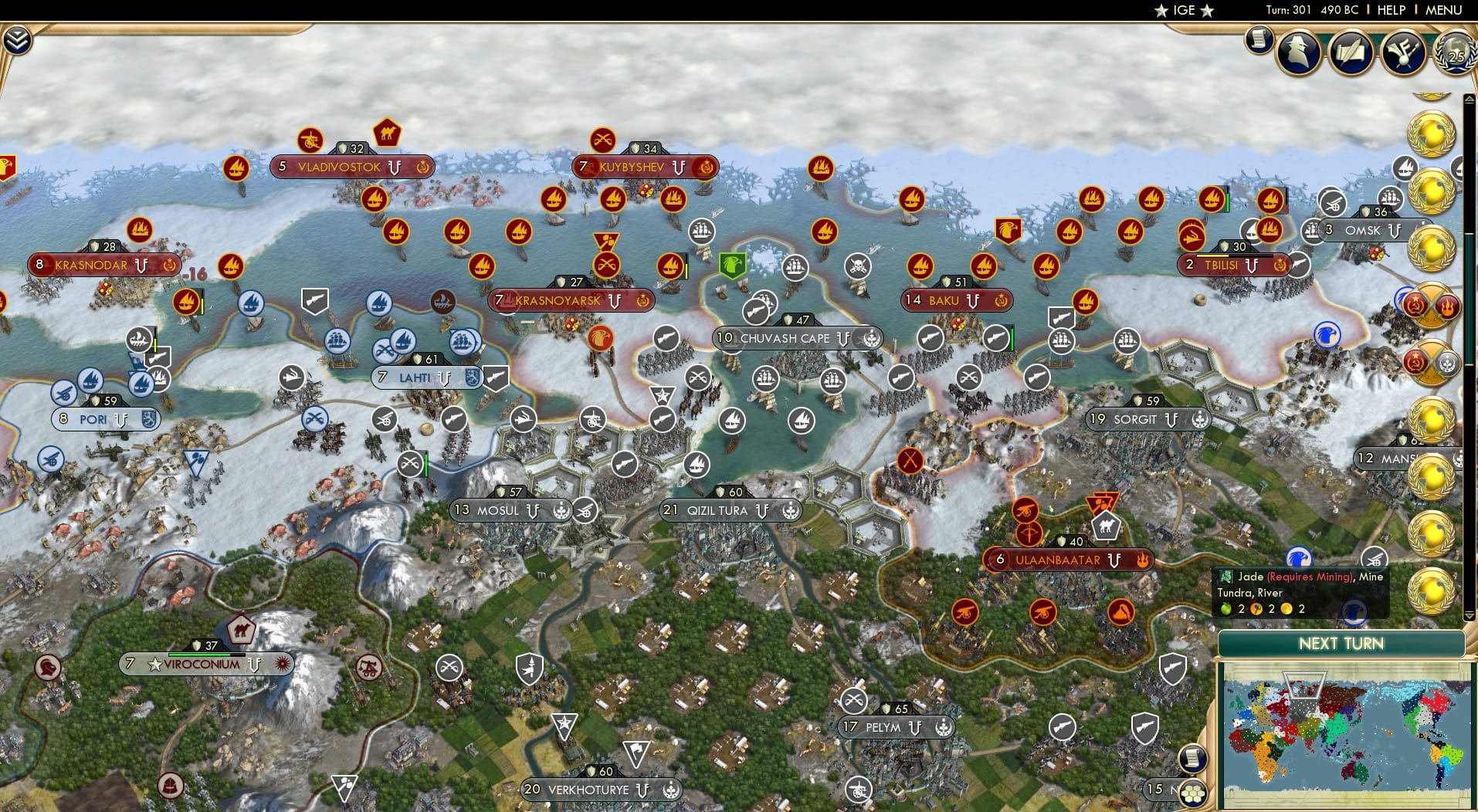The image size is (1478, 812).
Task: Open the Espionage overview spy icon
Action: tap(1298, 51)
